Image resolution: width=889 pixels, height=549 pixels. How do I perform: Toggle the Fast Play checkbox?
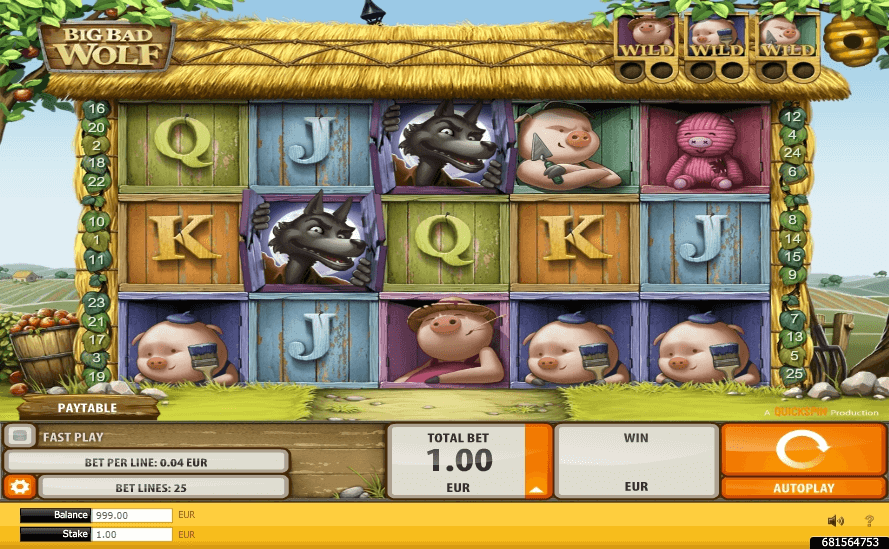coord(21,437)
